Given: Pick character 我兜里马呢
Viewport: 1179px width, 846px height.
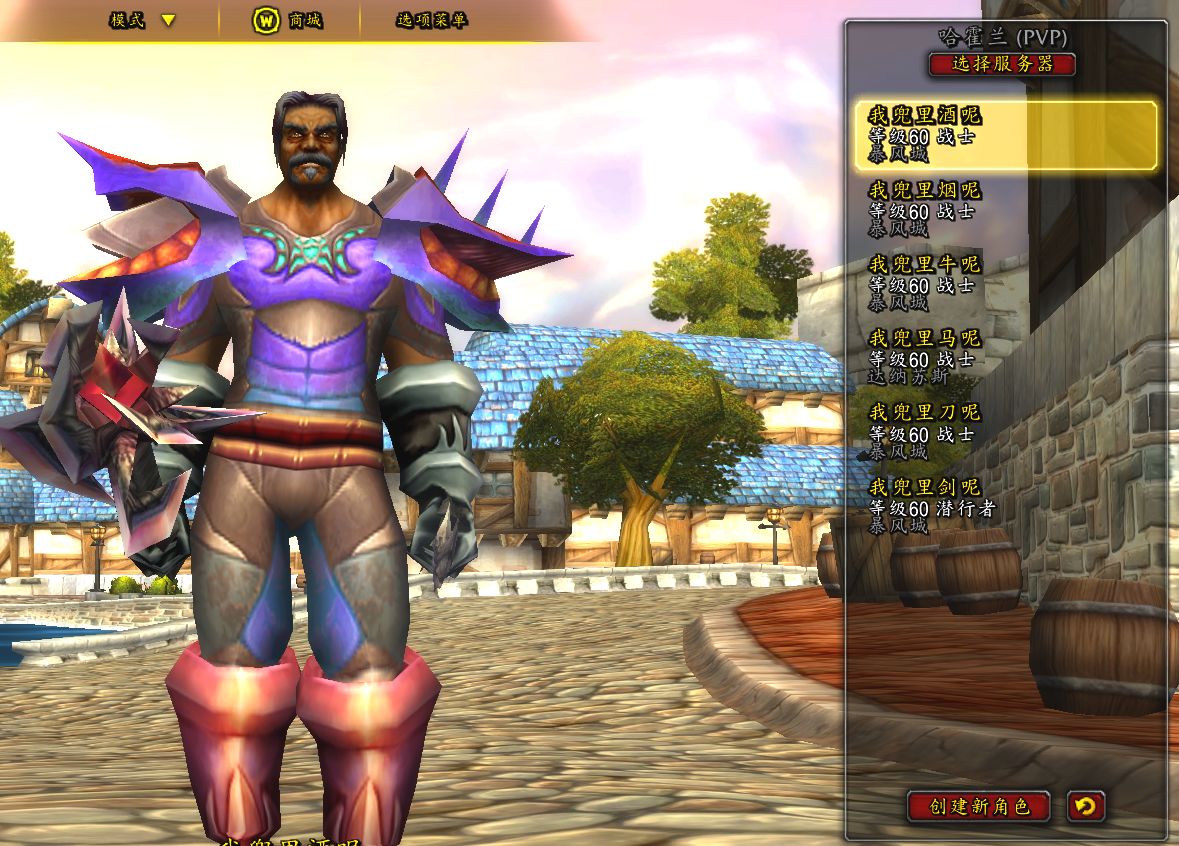Looking at the screenshot, I should (1005, 357).
